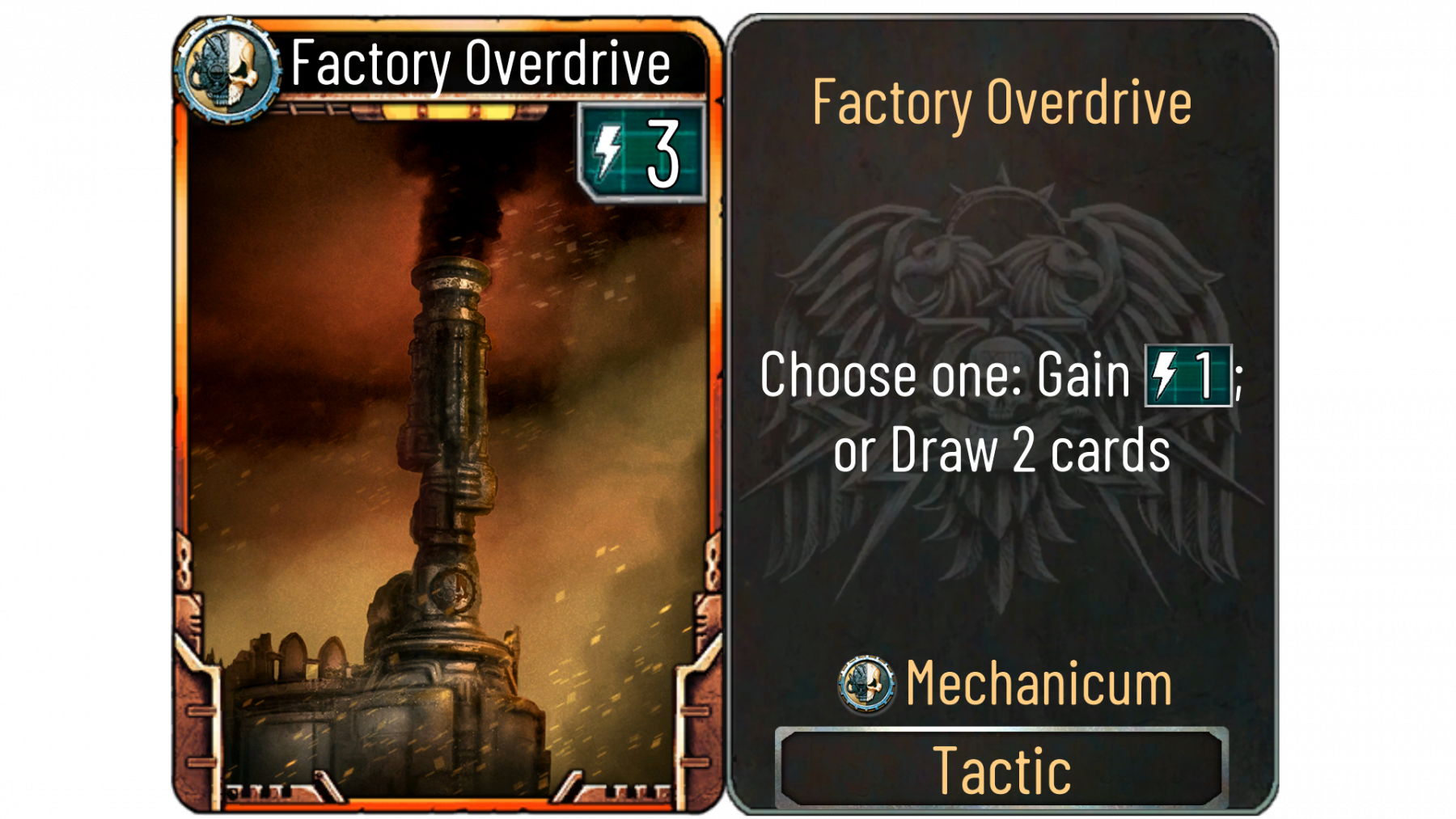Click the Mechanicum faction label

tap(1039, 684)
